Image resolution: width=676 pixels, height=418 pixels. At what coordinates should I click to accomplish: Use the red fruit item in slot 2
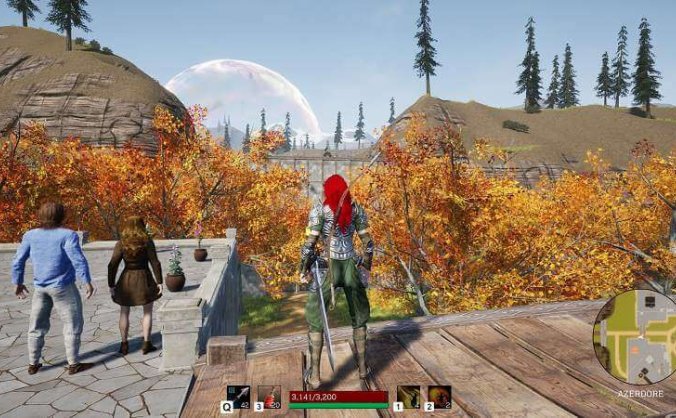pos(439,397)
